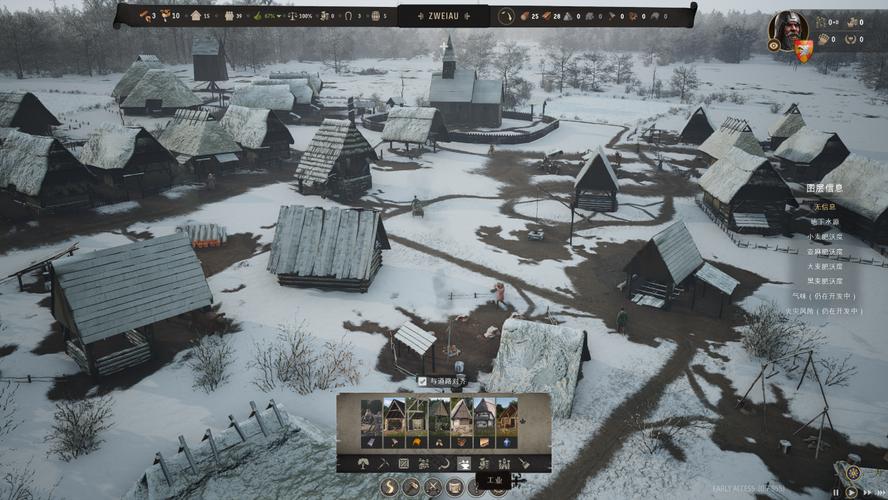Open the round crossed swords army button
Screen dimensions: 888x500
433,487
